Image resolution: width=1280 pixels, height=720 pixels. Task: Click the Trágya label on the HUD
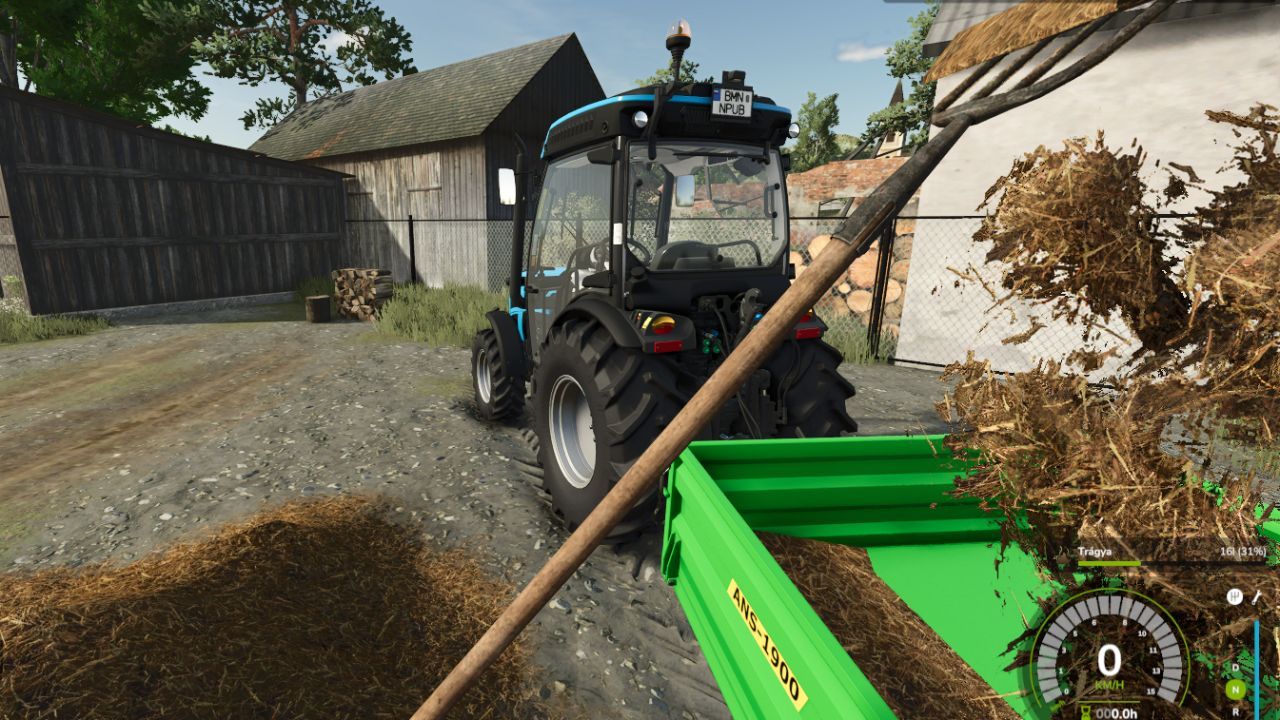(x=1093, y=550)
